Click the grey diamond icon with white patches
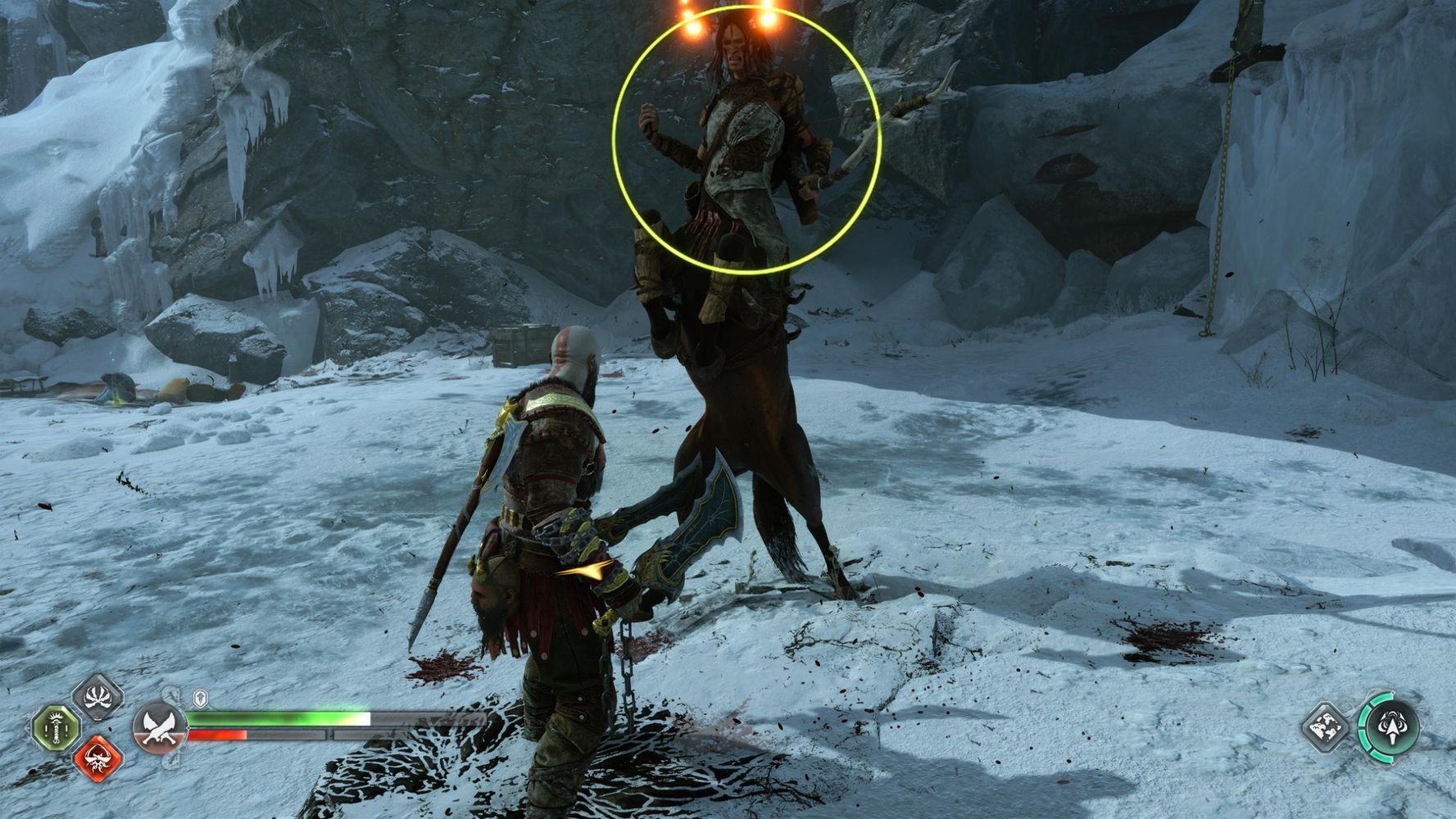 click(1326, 726)
